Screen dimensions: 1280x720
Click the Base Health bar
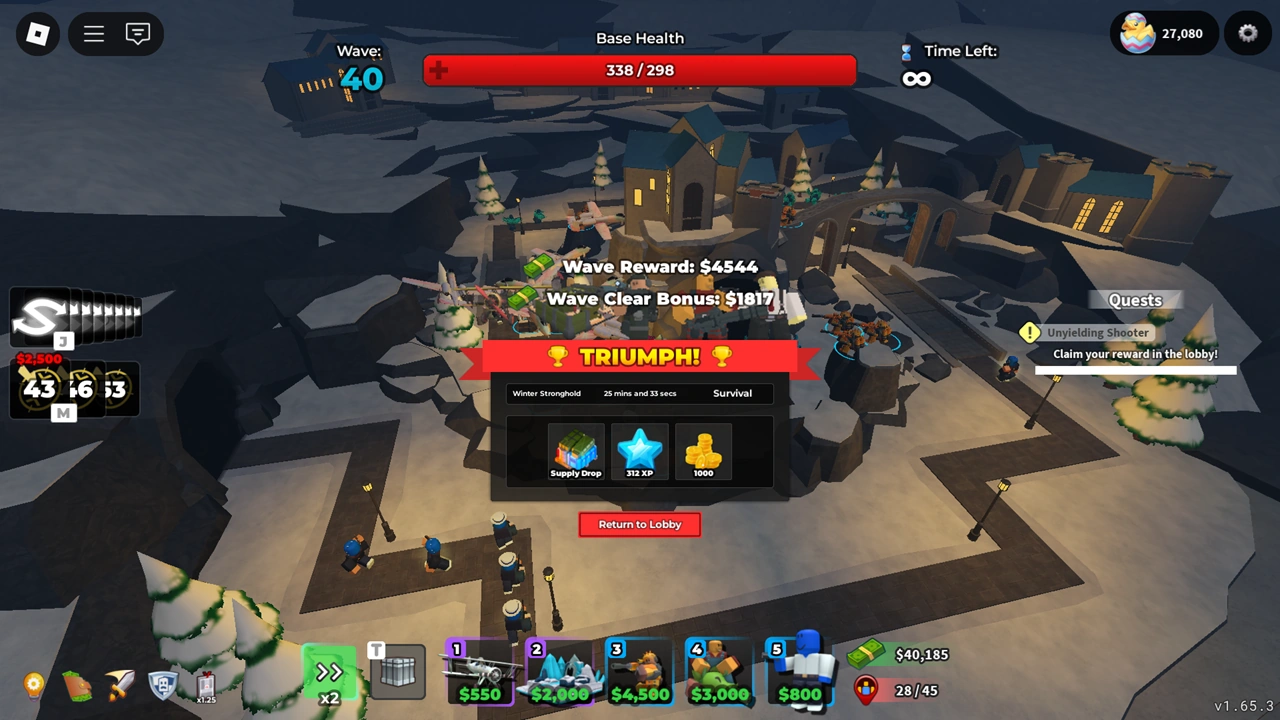point(639,70)
